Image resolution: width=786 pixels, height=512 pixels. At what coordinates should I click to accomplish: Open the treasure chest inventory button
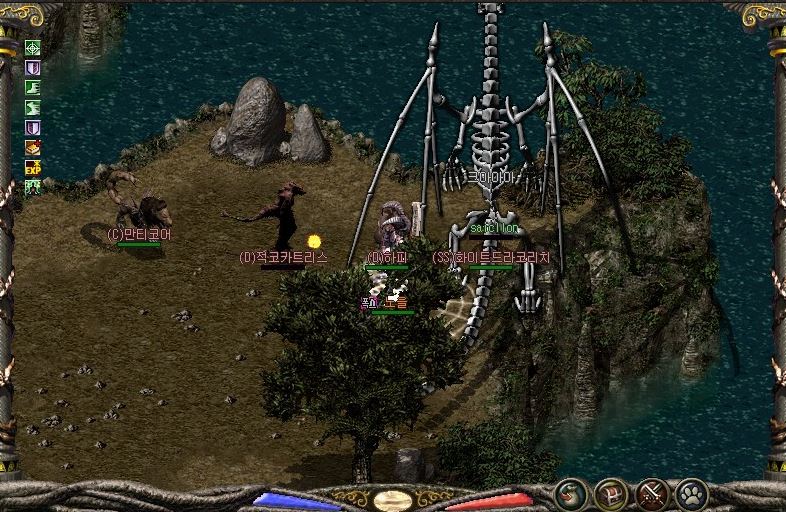coord(611,494)
